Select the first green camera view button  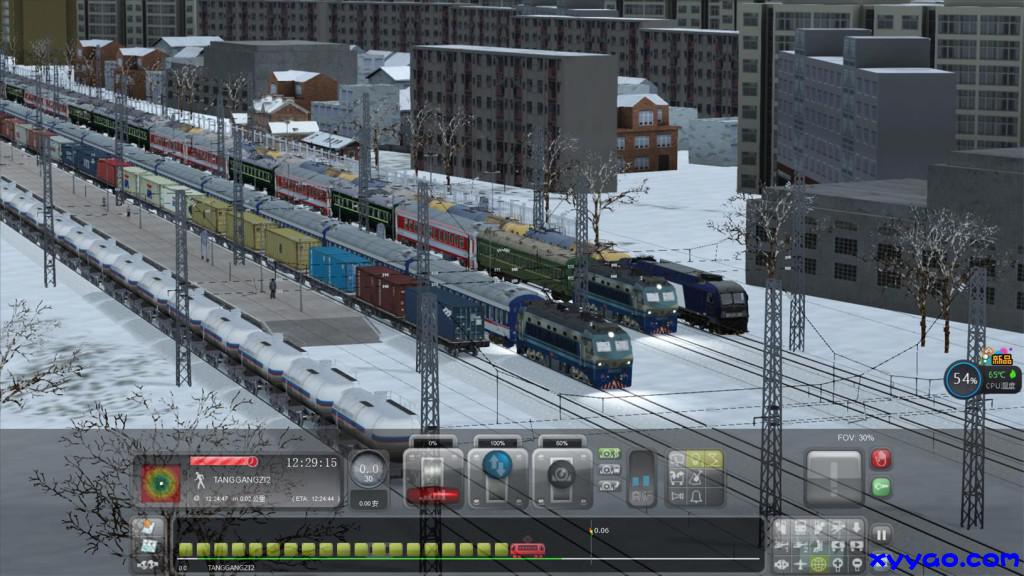pos(608,454)
